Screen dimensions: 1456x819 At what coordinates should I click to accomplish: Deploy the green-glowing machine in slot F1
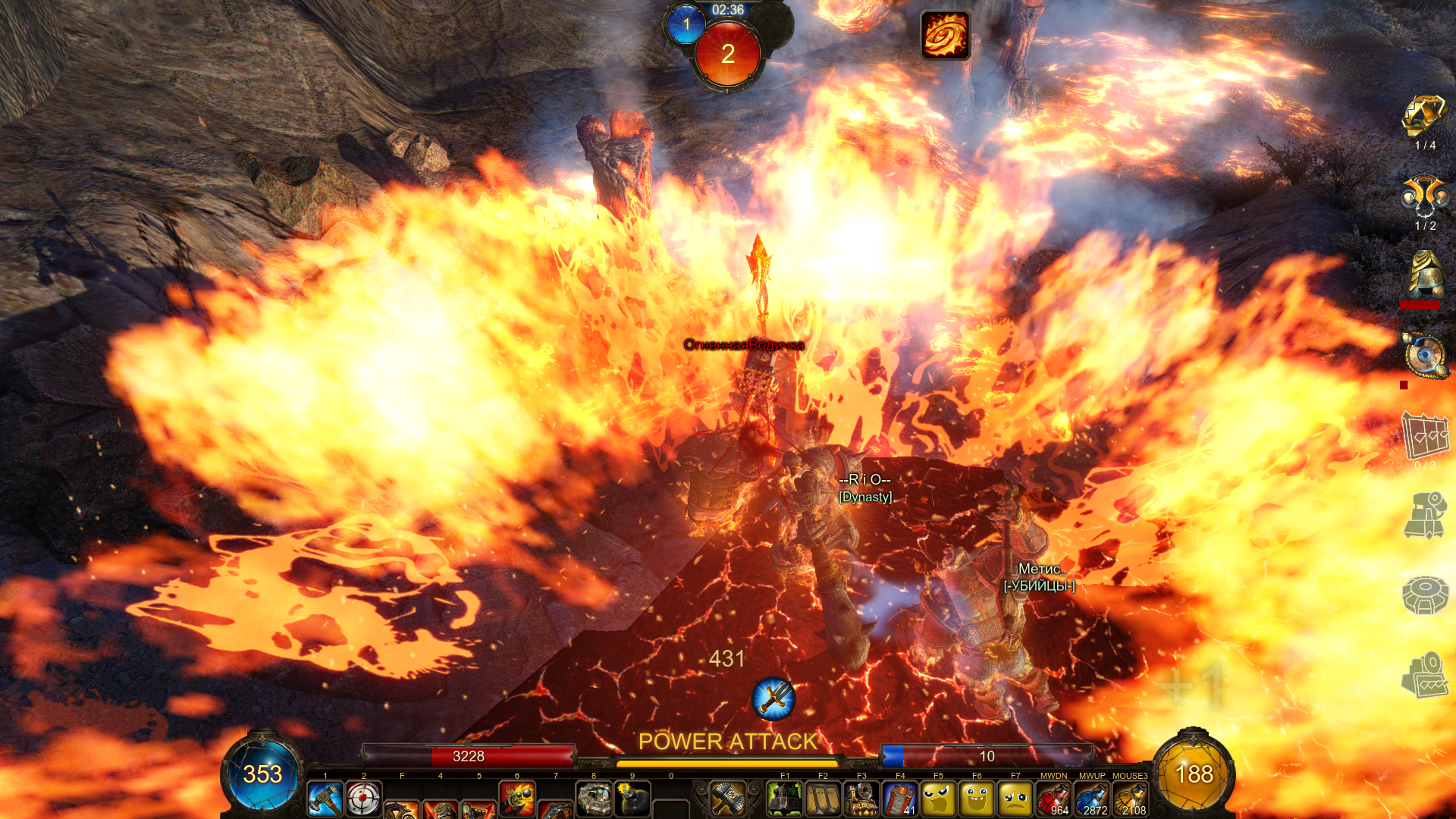pos(785,799)
